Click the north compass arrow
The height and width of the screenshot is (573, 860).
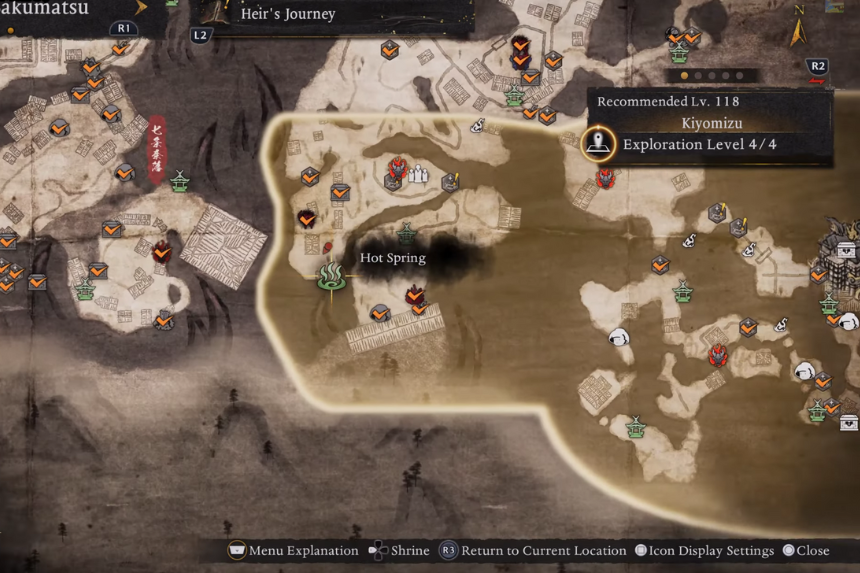coord(798,32)
